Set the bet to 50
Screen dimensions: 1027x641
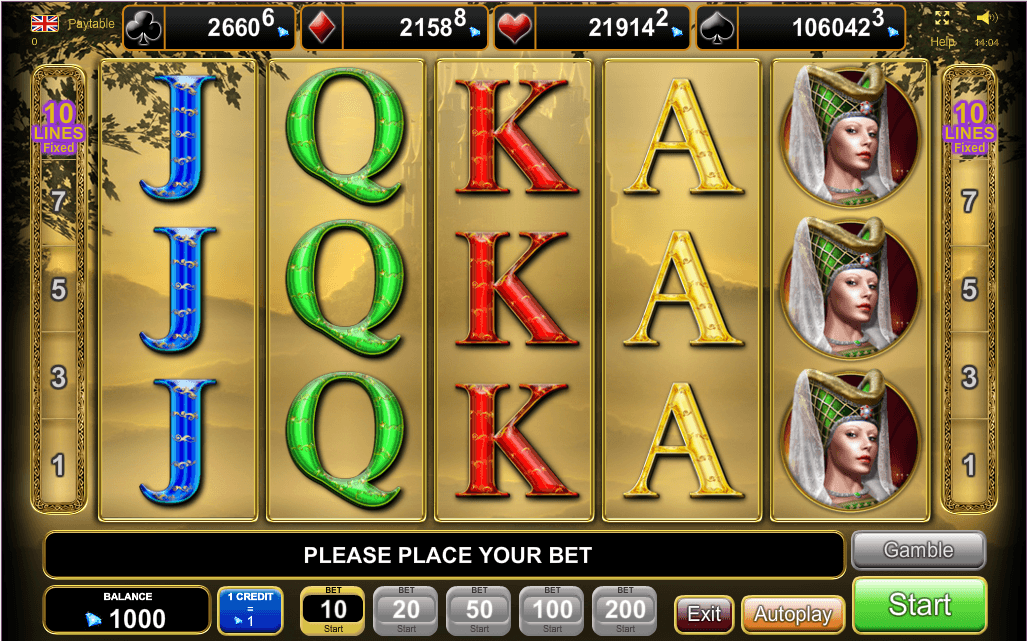click(x=479, y=610)
